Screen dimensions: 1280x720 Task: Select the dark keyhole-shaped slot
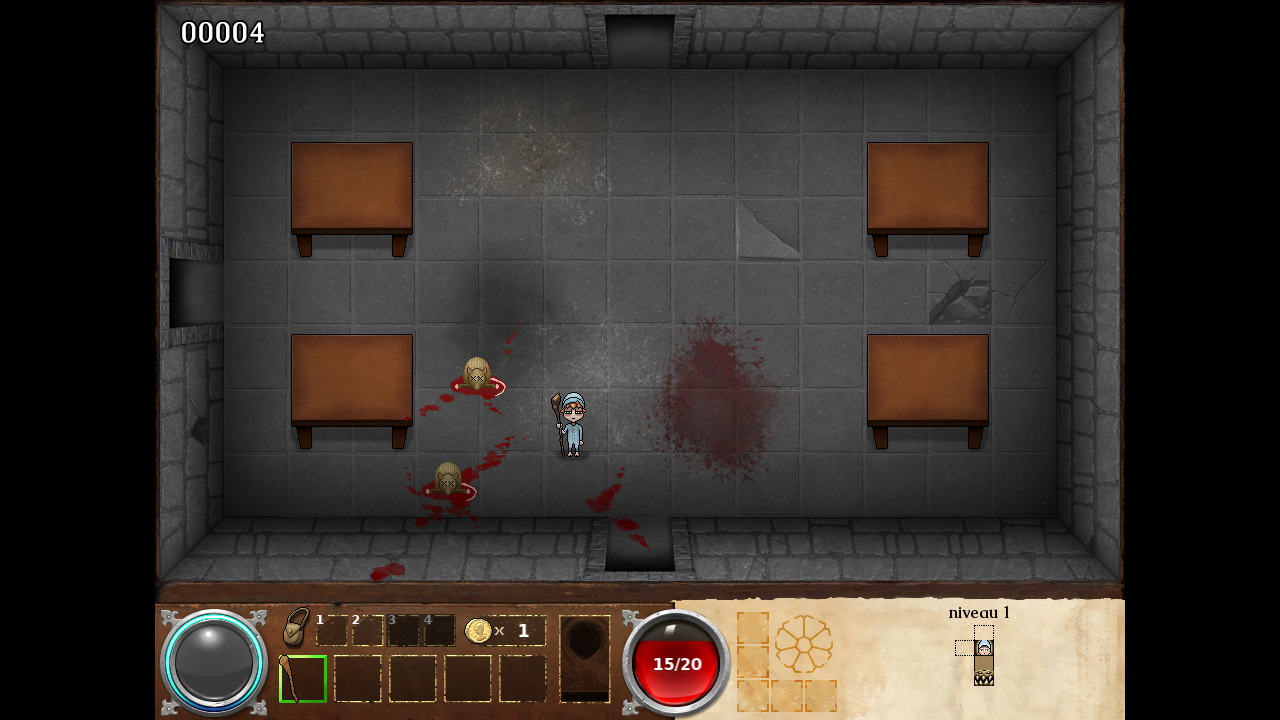[x=584, y=658]
